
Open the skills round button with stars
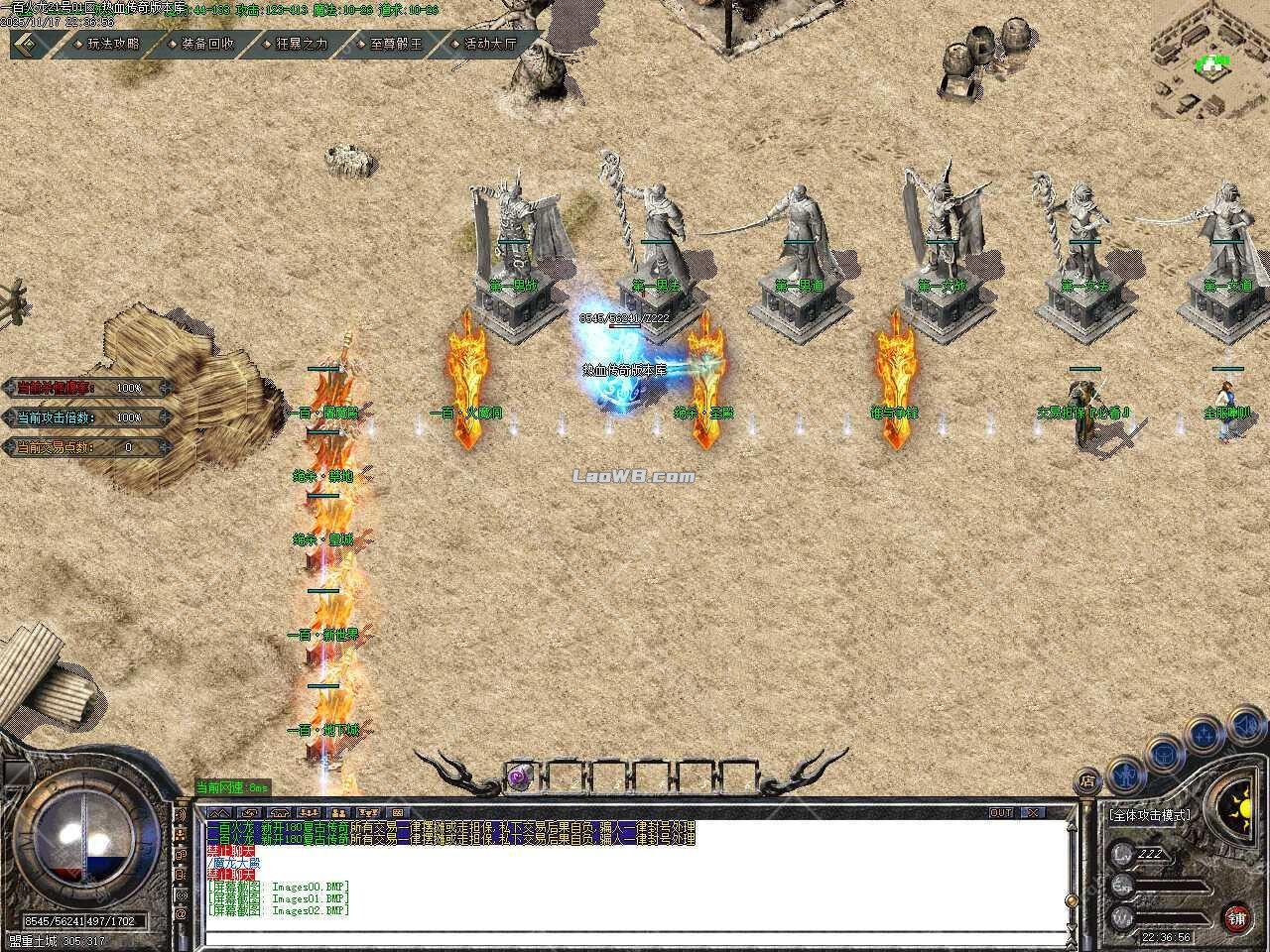(x=1204, y=734)
